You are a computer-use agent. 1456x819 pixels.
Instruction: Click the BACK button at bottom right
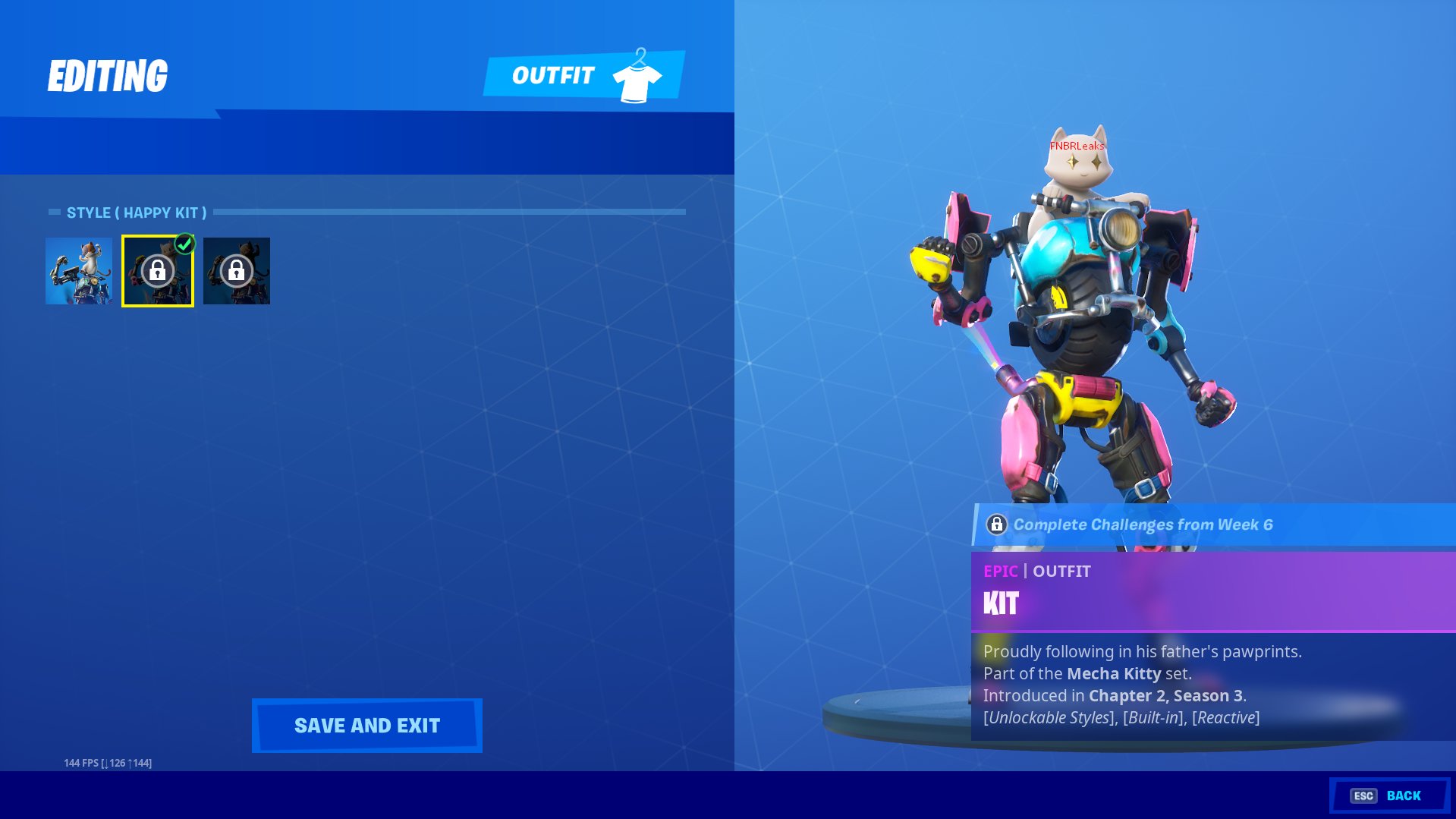point(1405,795)
